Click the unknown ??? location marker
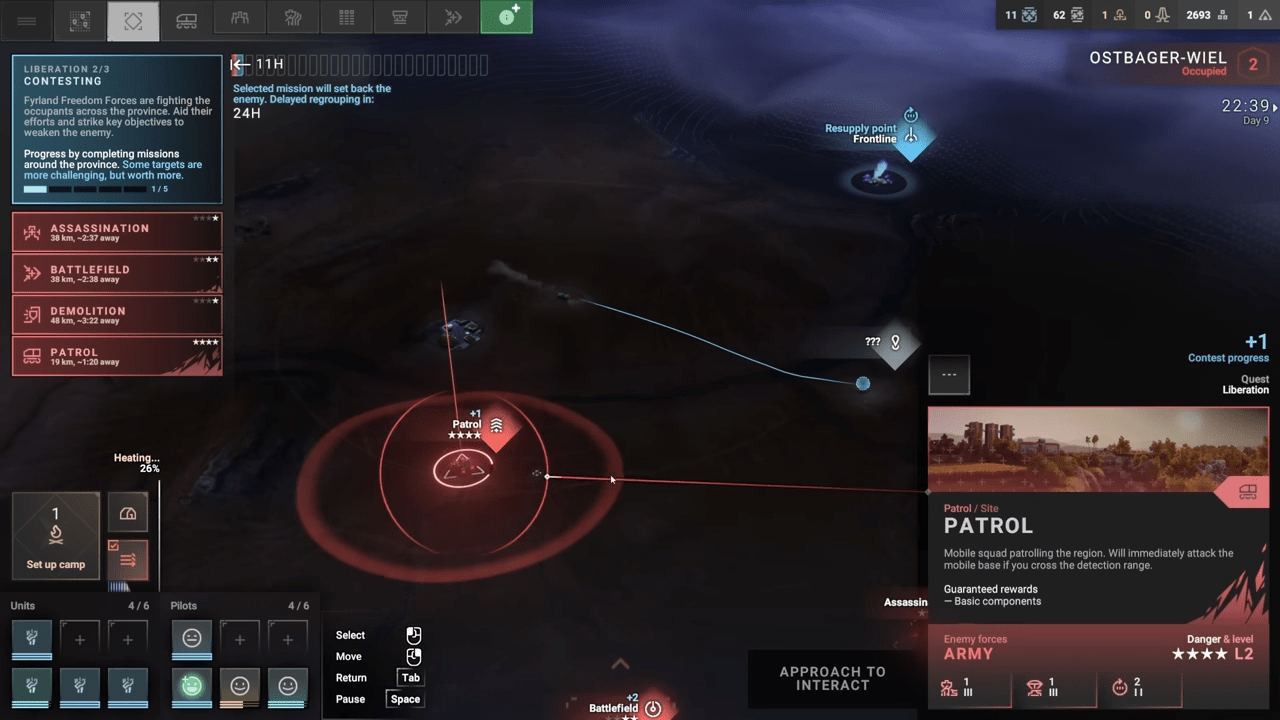Image resolution: width=1280 pixels, height=720 pixels. [x=895, y=344]
